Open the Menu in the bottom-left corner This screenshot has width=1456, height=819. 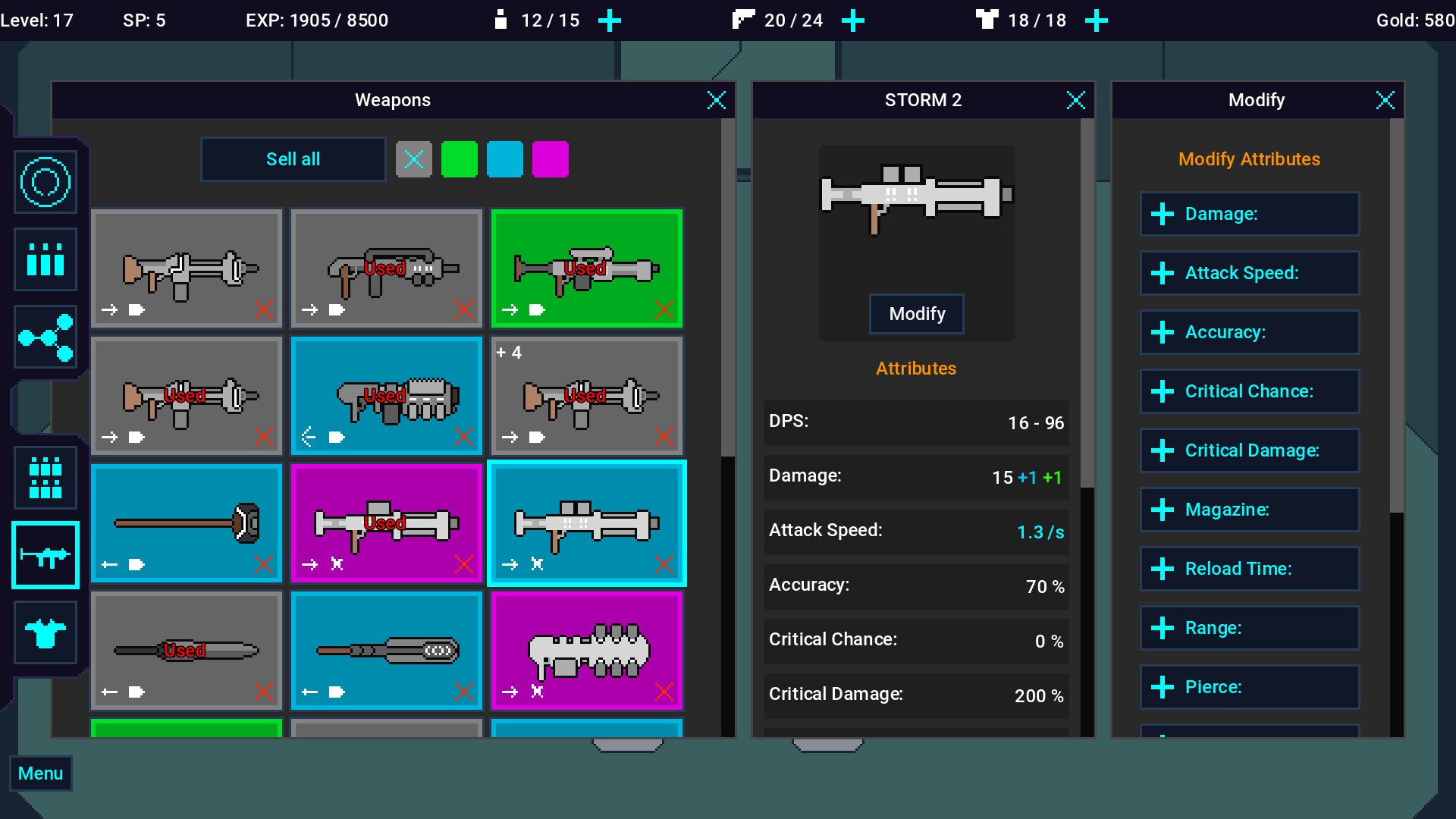pyautogui.click(x=40, y=773)
